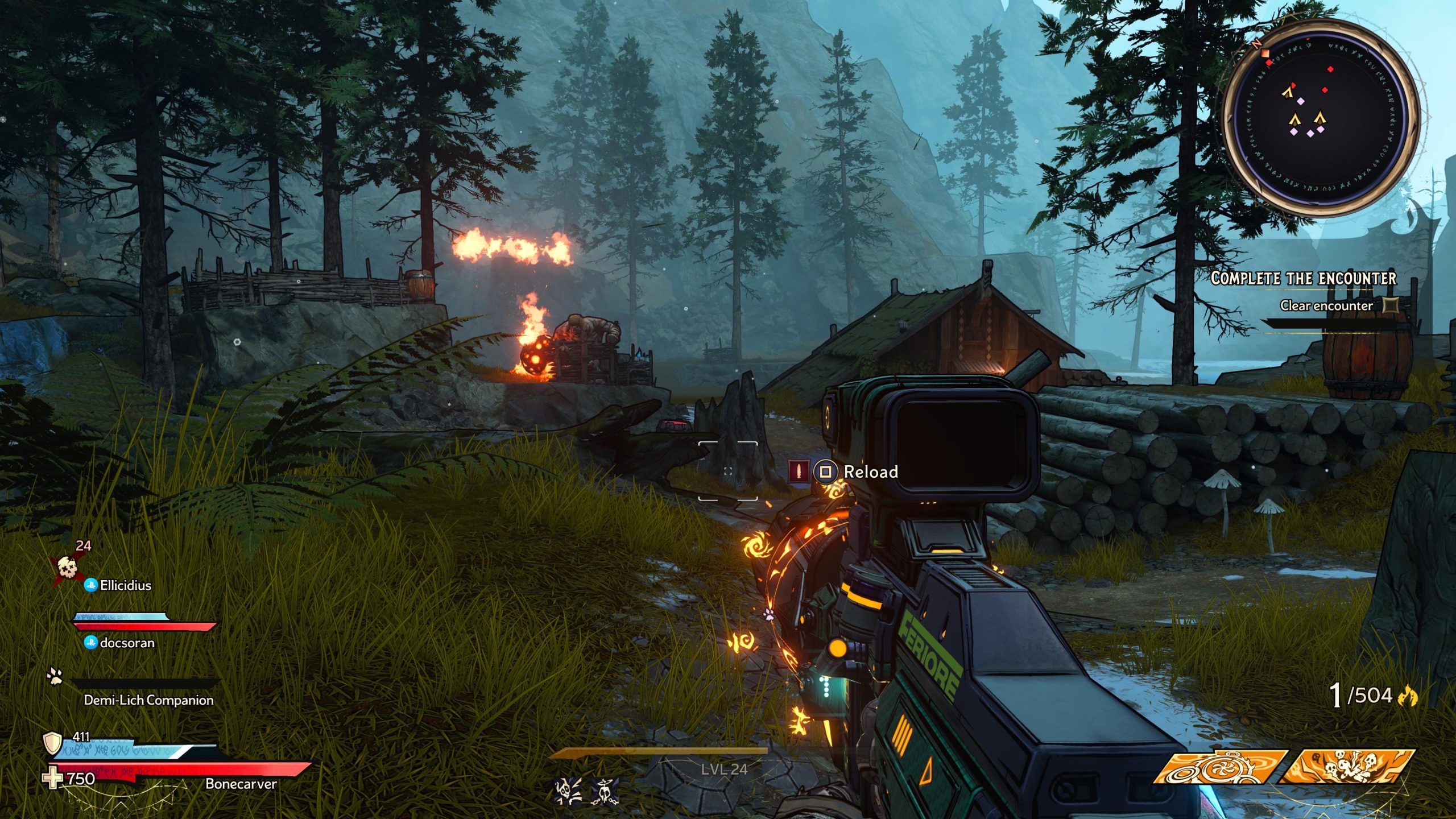Click the right status buff icon

point(604,791)
